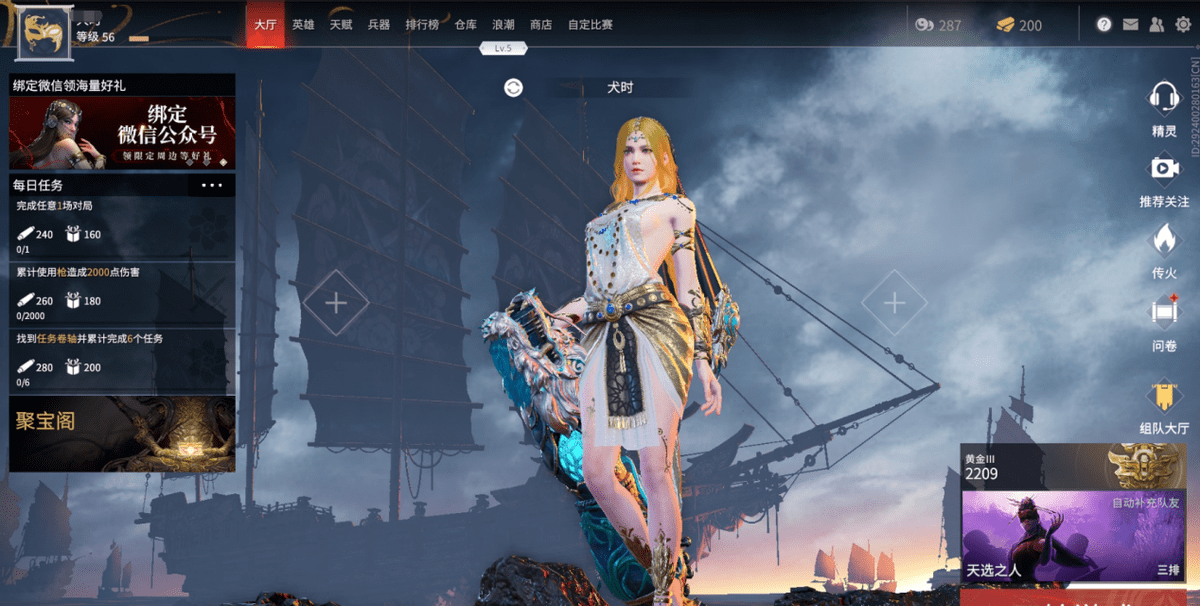The image size is (1200, 606).
Task: Enter the 组队大厅 team lobby
Action: click(1164, 406)
